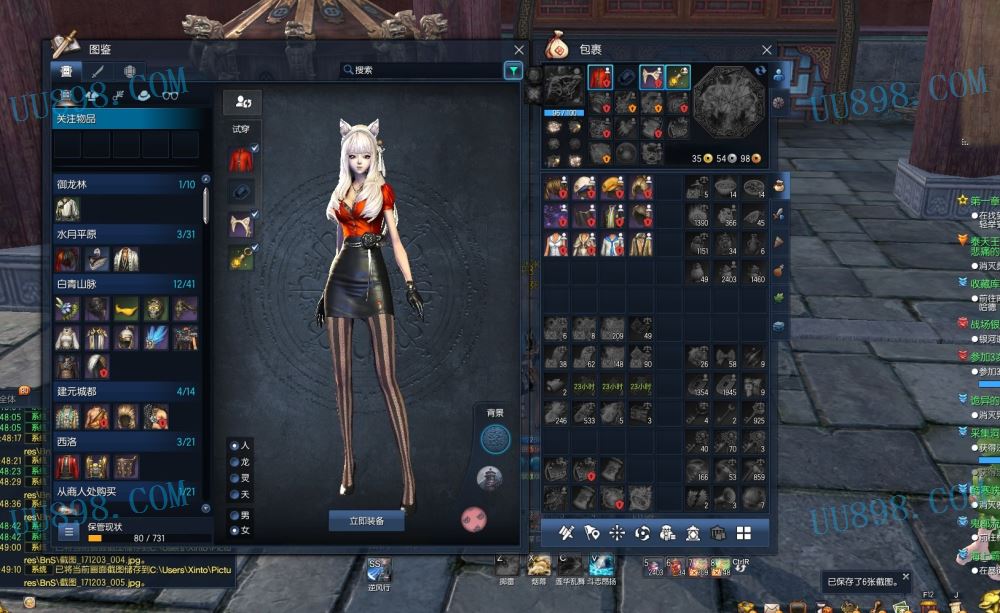
Task: Select the 龙 race option
Action: click(x=235, y=462)
